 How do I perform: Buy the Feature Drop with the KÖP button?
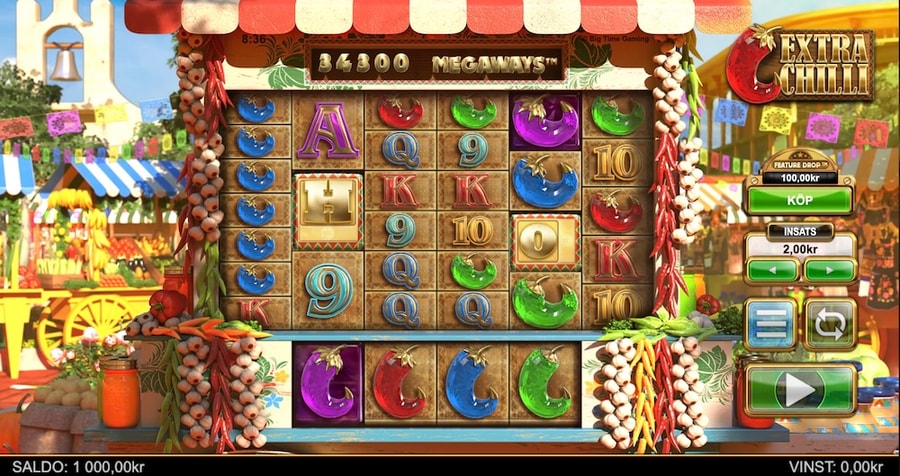[x=799, y=200]
